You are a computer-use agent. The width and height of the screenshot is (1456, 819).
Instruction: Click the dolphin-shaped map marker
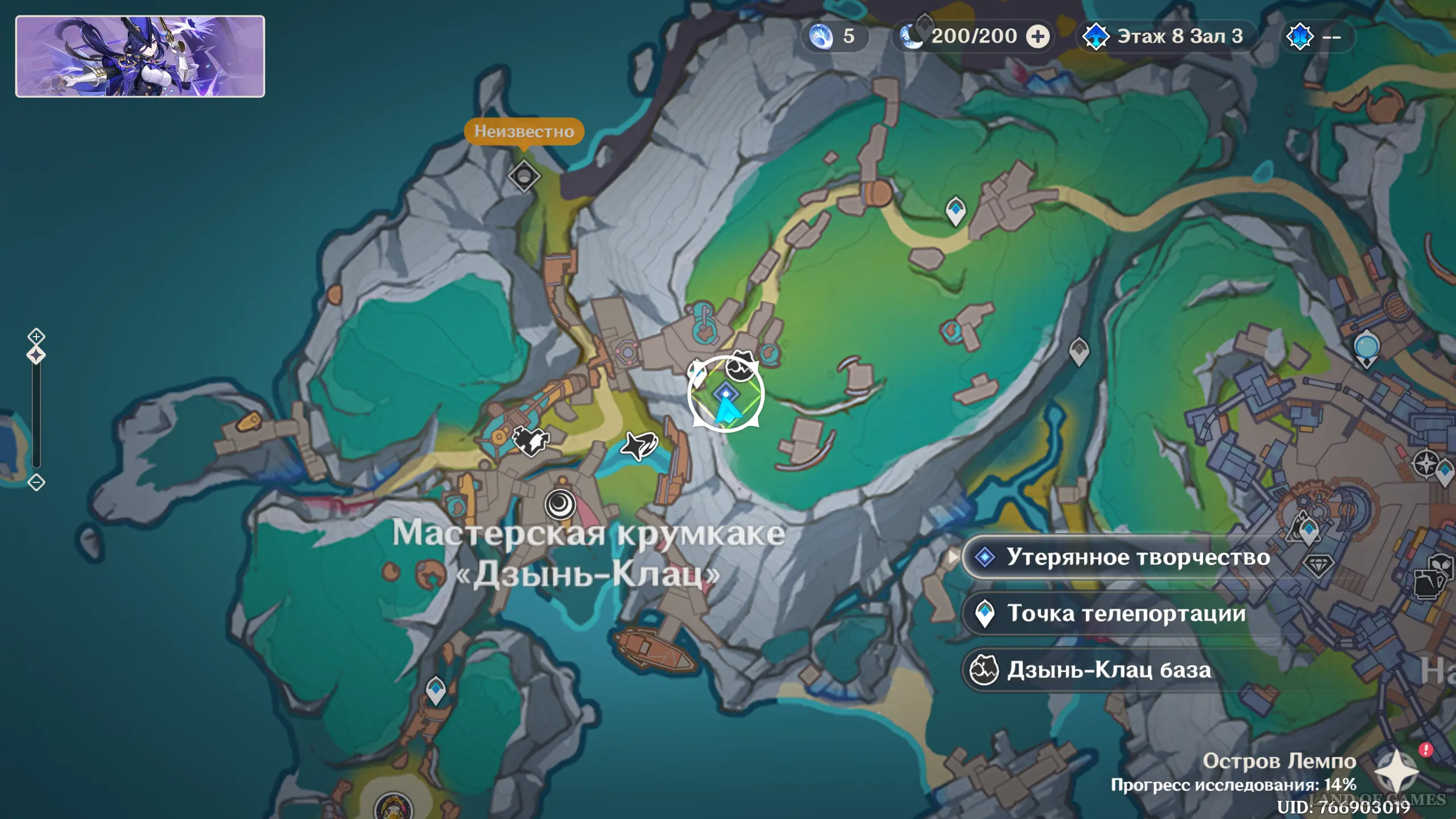[639, 445]
